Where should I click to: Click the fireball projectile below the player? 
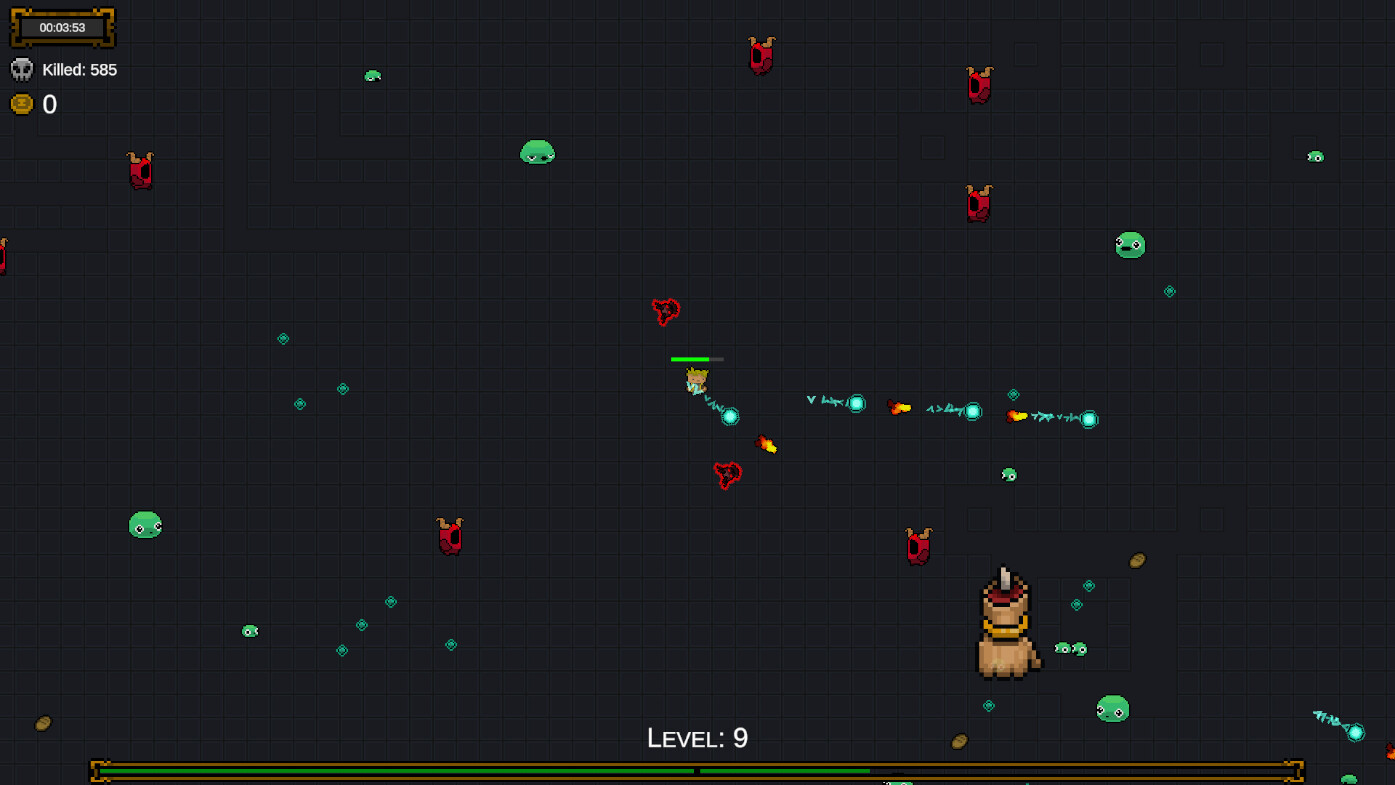click(x=766, y=444)
